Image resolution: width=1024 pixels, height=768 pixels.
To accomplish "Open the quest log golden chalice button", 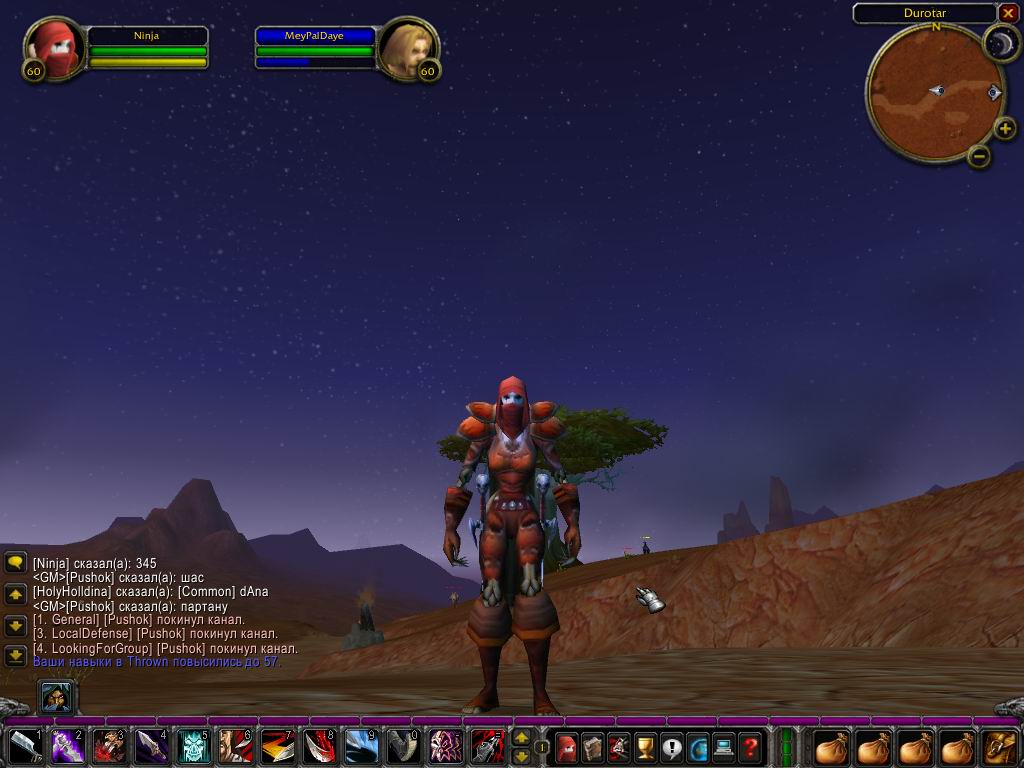I will point(645,746).
